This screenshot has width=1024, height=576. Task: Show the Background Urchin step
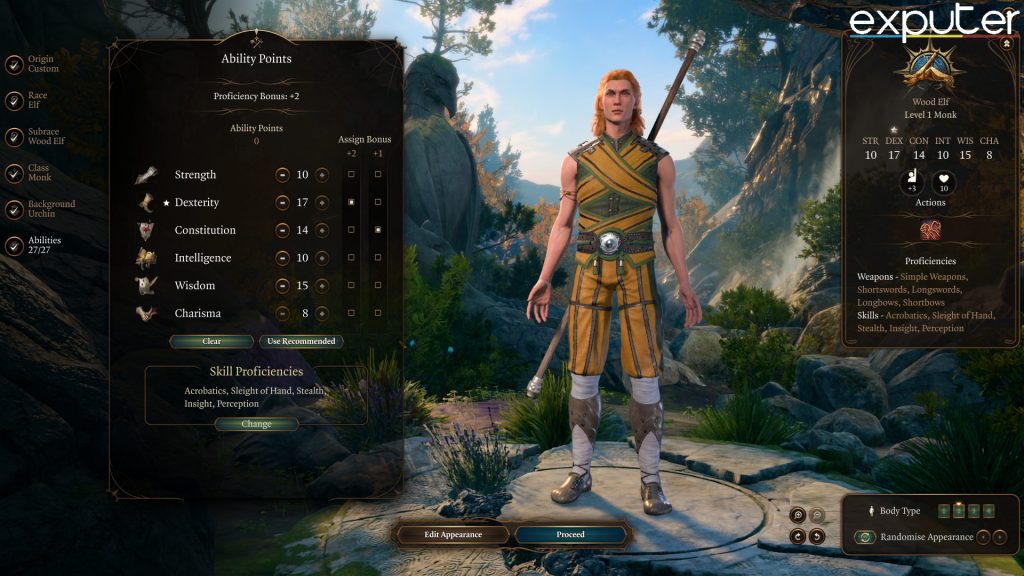tap(14, 209)
